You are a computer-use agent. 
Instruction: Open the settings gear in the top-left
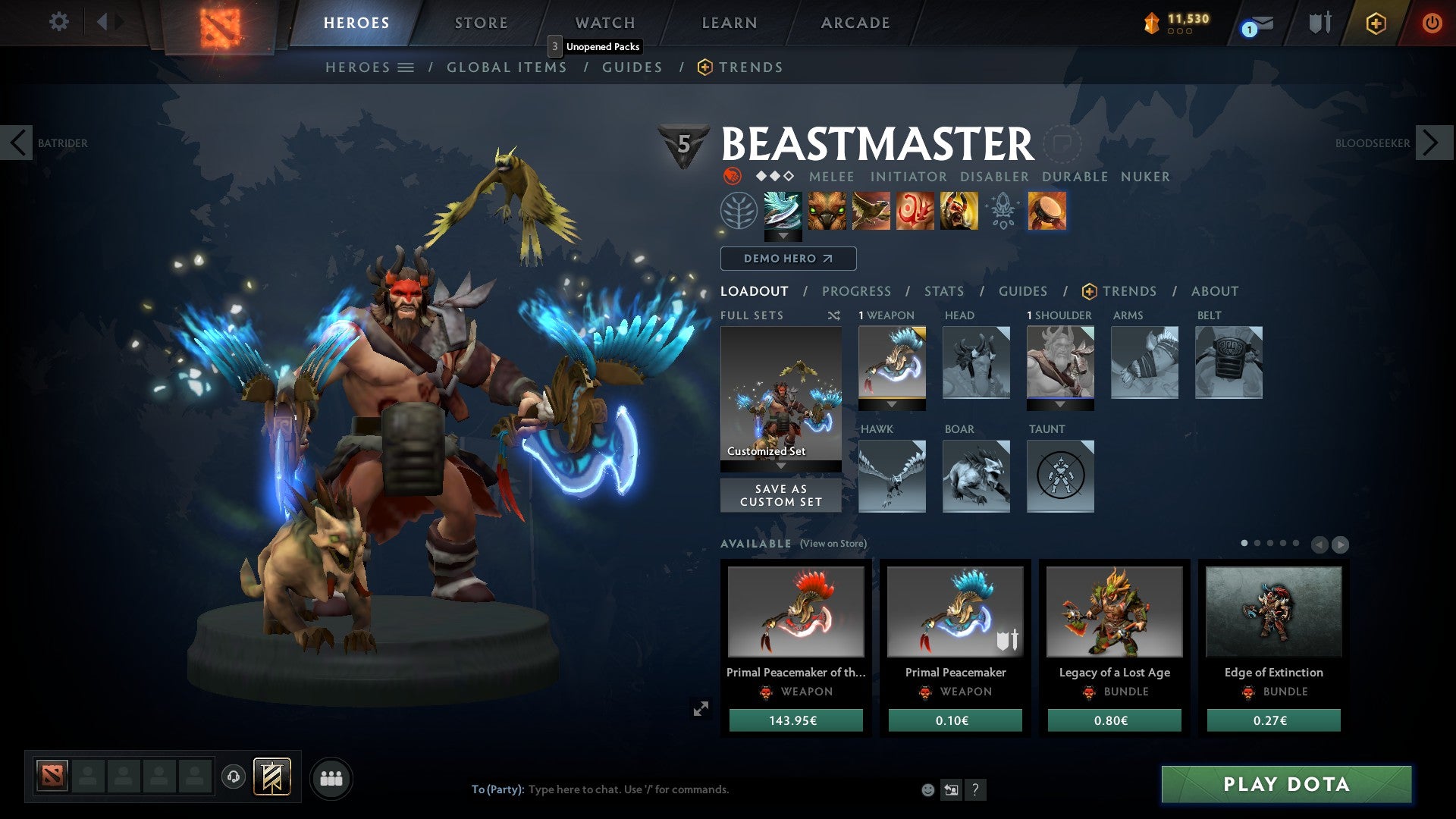(x=59, y=22)
